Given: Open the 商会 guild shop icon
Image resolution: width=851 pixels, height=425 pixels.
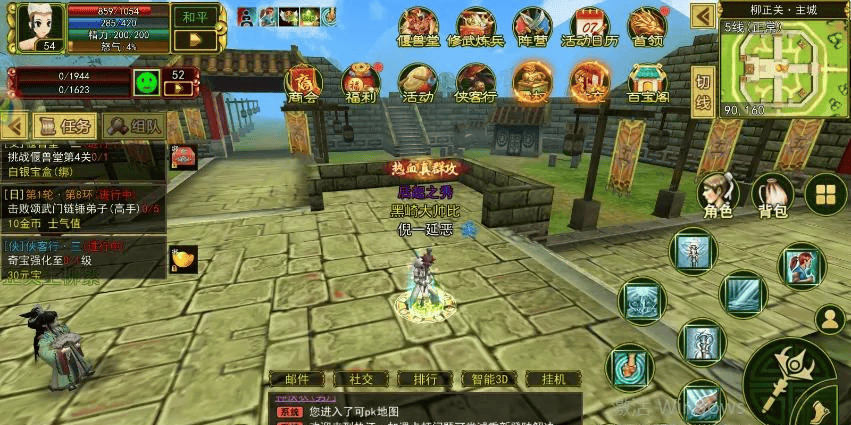Looking at the screenshot, I should [303, 82].
